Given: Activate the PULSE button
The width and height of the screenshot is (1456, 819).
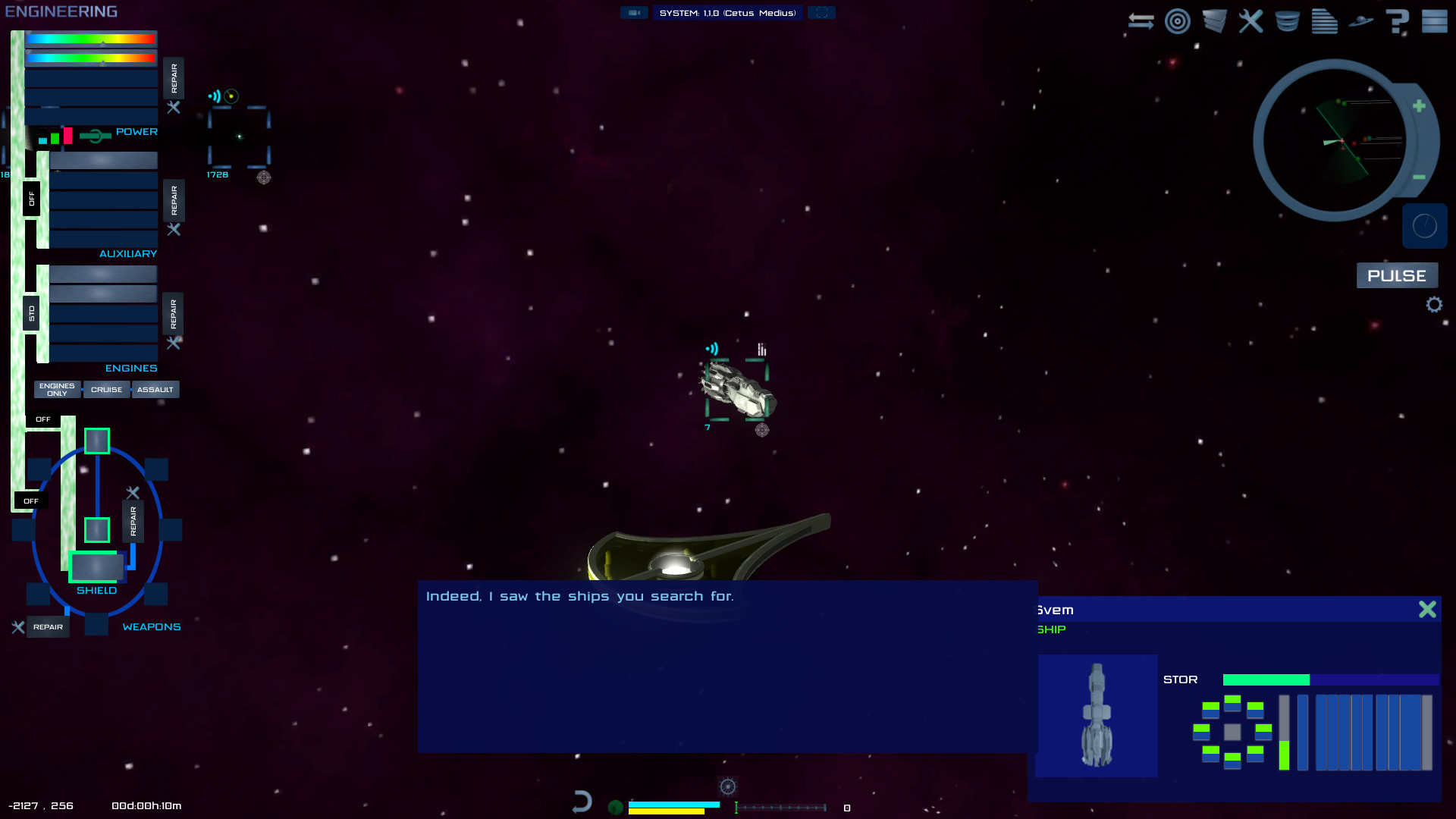Looking at the screenshot, I should pos(1396,276).
